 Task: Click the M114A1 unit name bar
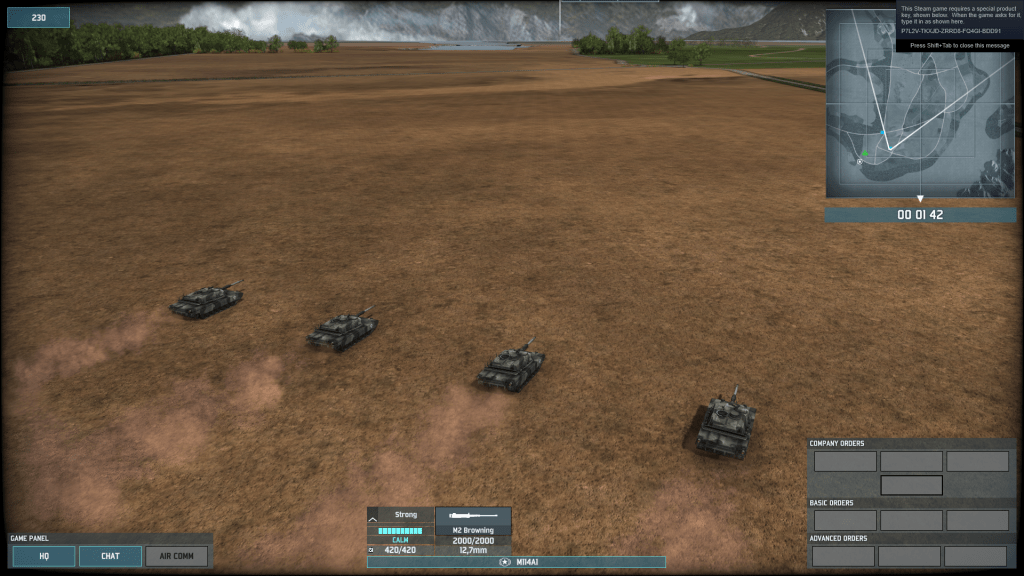point(516,562)
